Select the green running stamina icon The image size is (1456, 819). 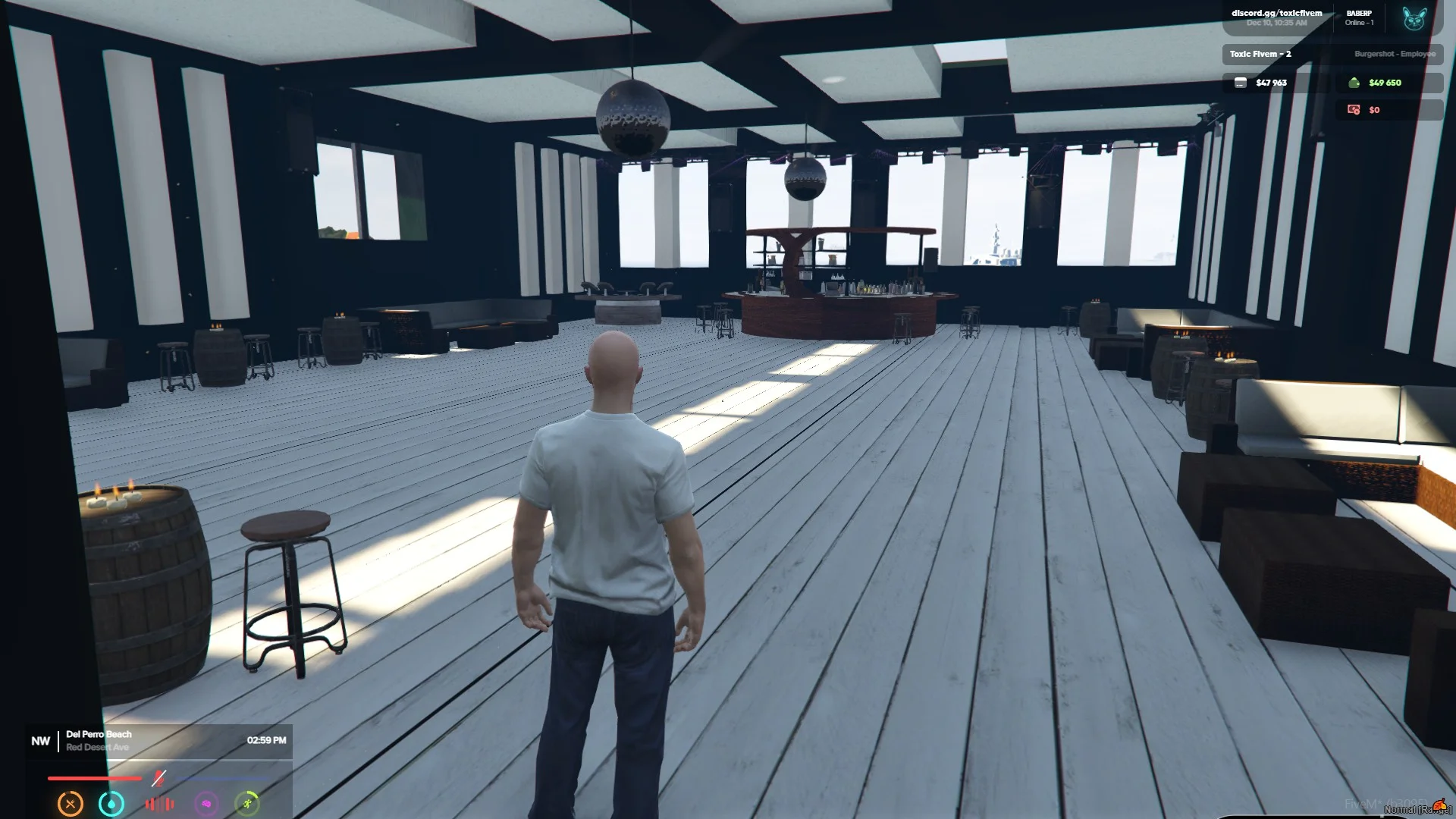click(247, 804)
